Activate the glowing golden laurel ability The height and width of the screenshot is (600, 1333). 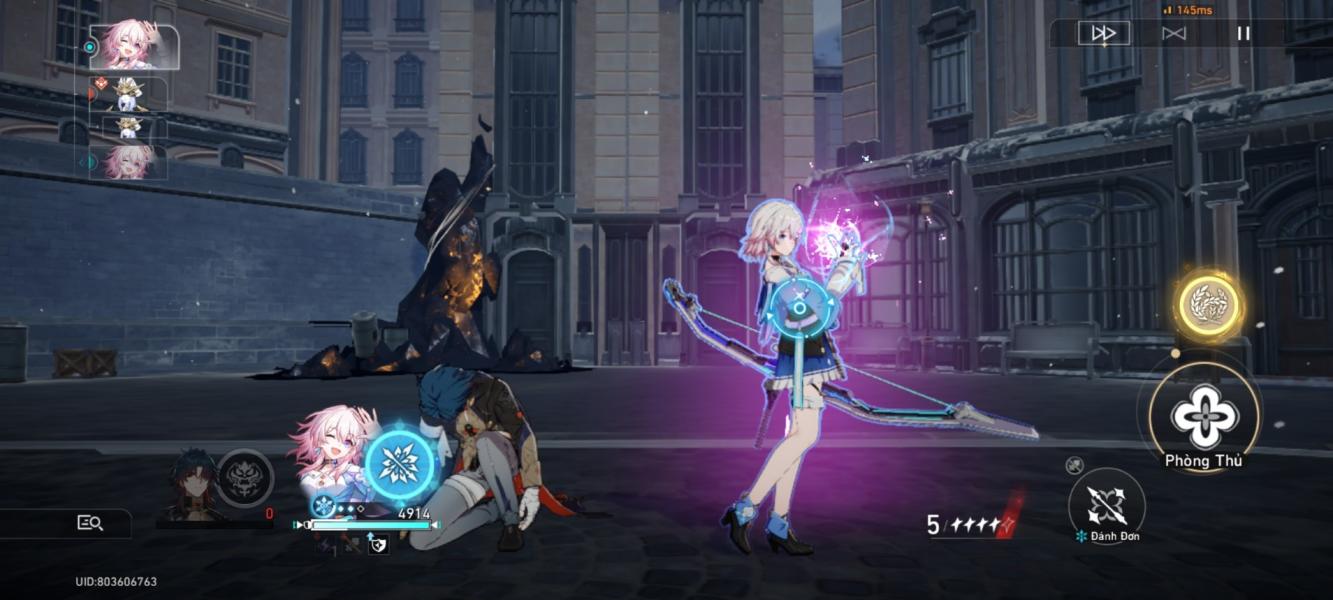(1208, 304)
